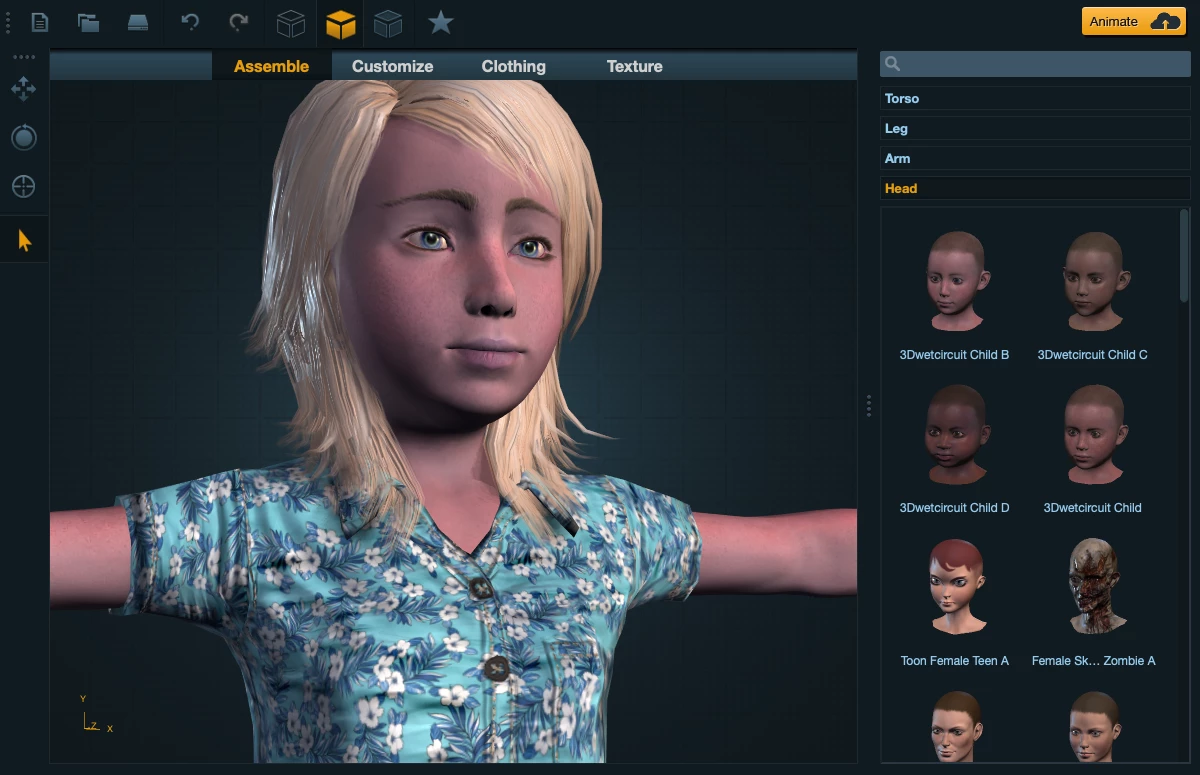Click the Assemble tab
The image size is (1200, 775).
click(x=271, y=66)
